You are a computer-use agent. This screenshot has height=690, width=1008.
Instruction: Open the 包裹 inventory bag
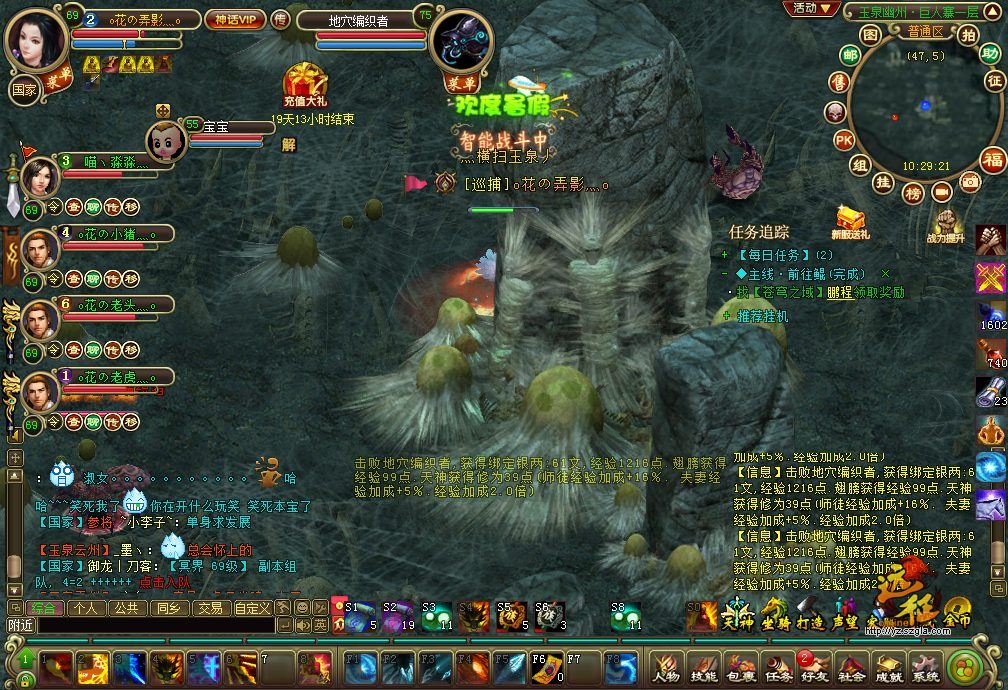point(741,668)
